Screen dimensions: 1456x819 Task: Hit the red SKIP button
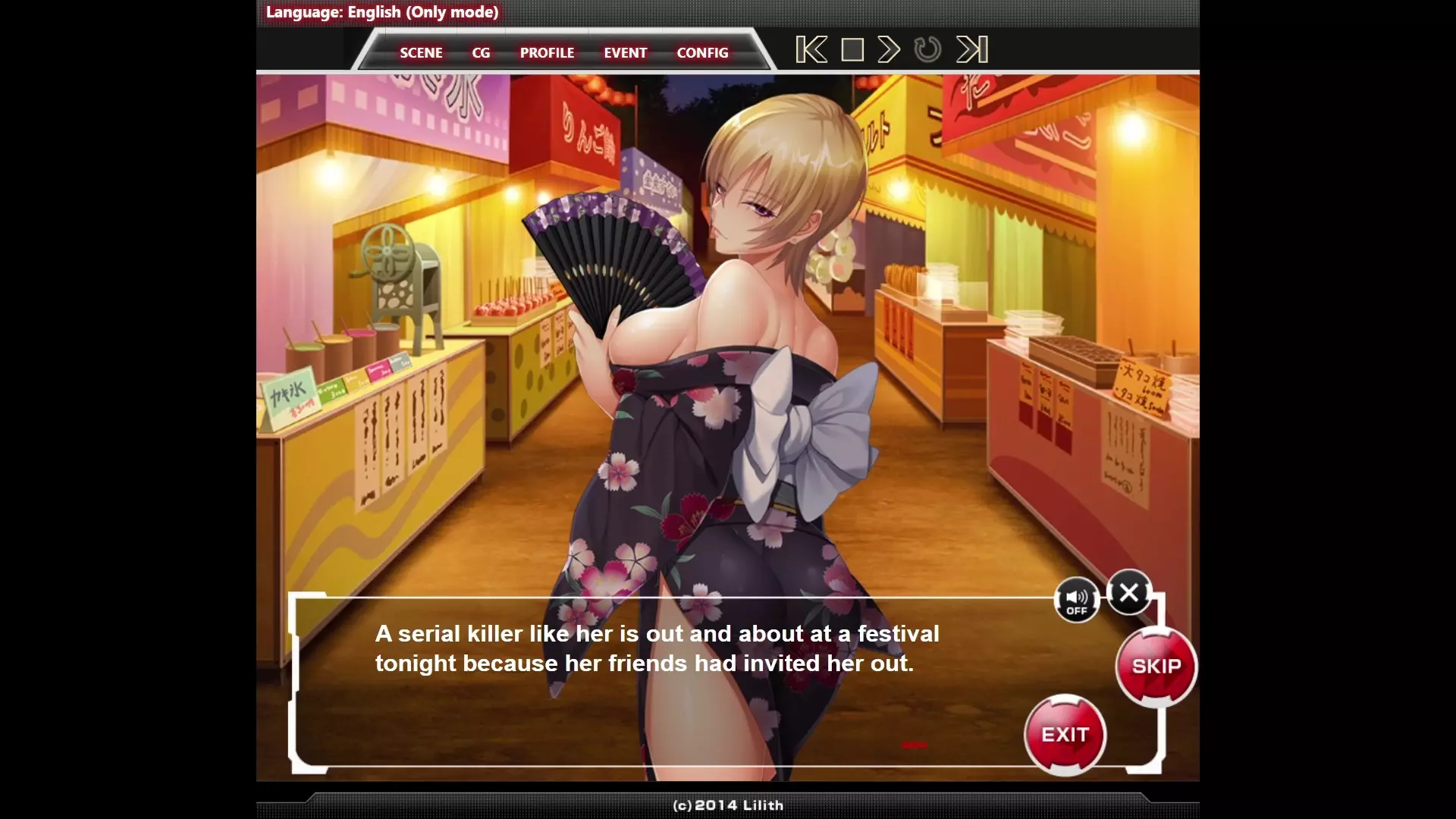click(1156, 667)
